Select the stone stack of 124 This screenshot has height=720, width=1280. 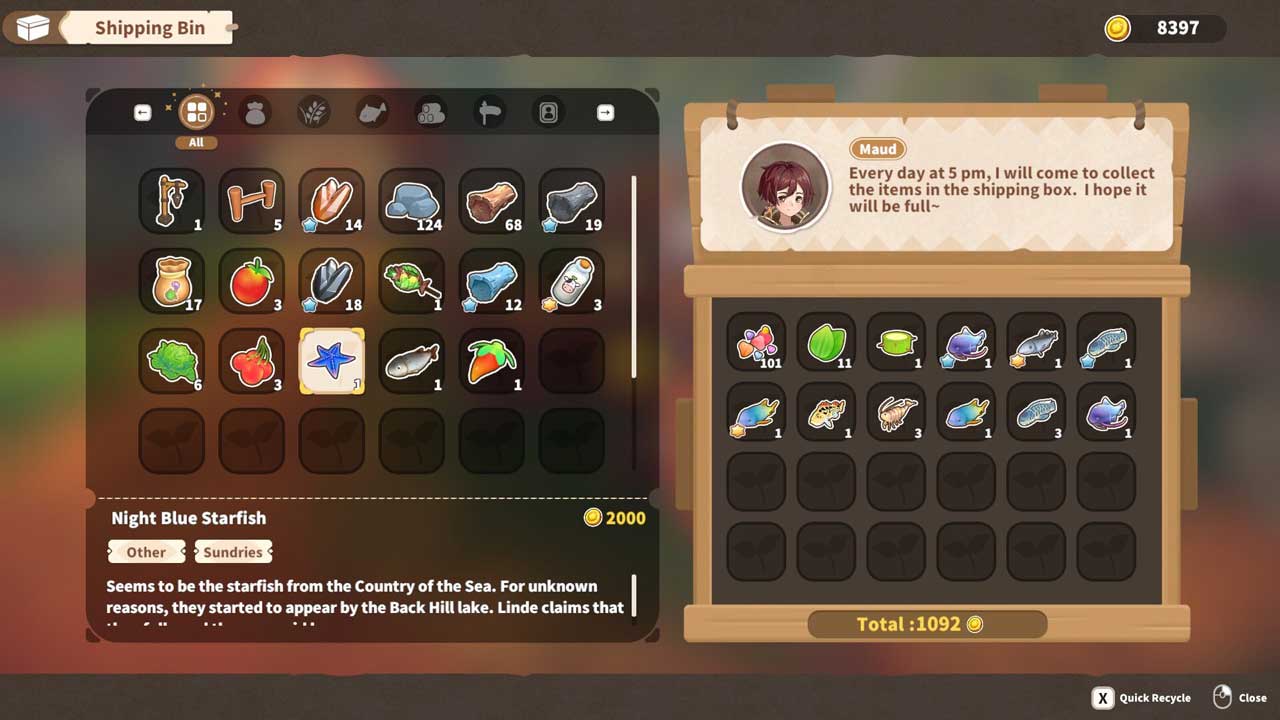pos(412,201)
